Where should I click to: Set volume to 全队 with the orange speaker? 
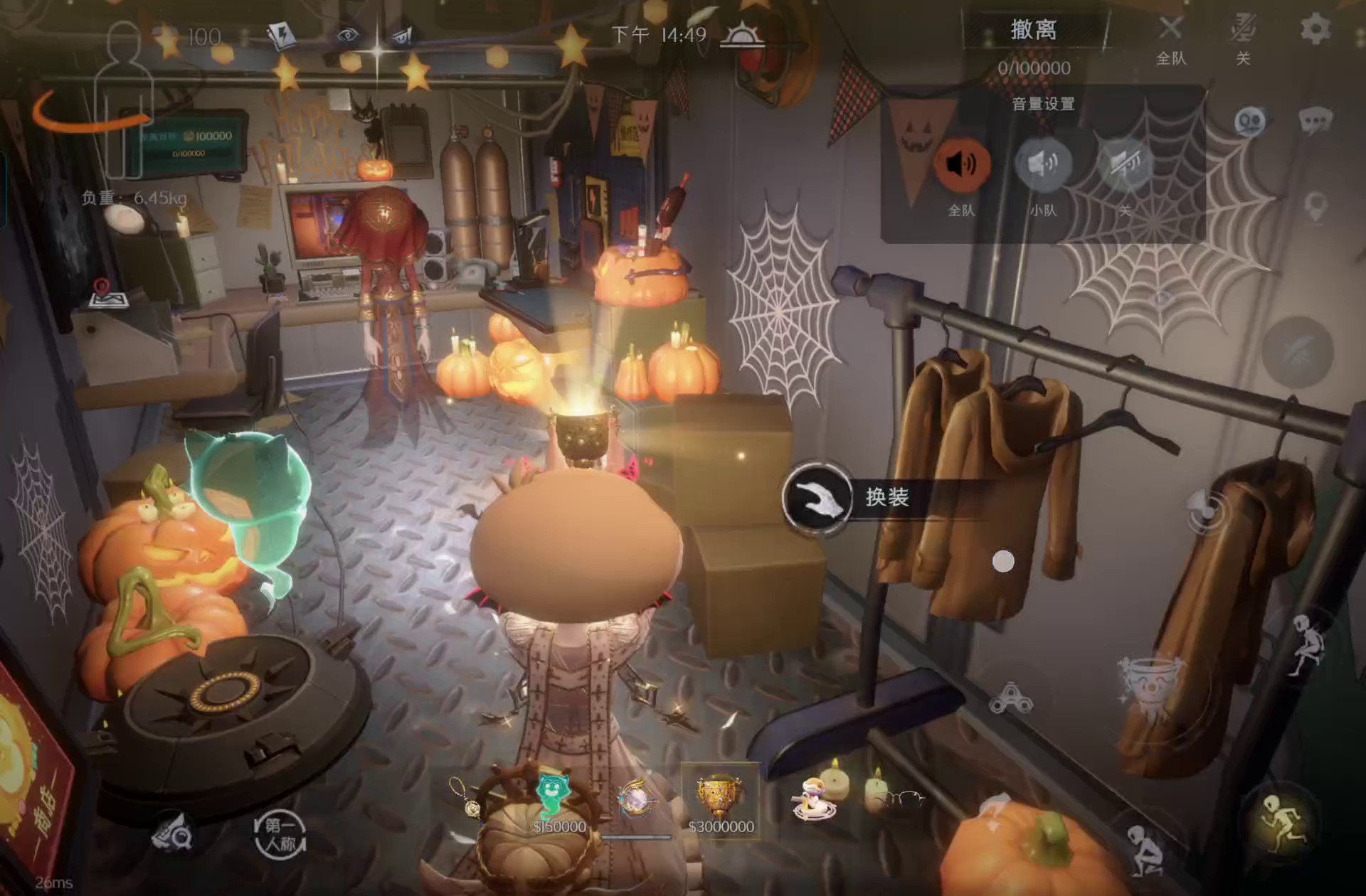point(961,165)
